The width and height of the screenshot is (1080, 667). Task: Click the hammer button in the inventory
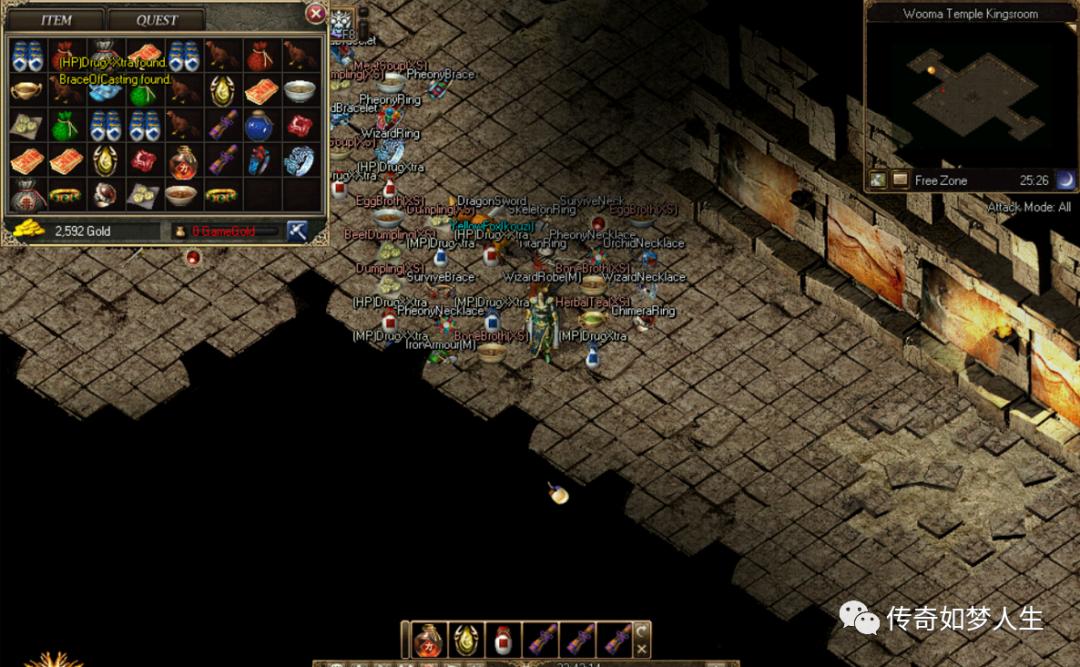point(297,231)
